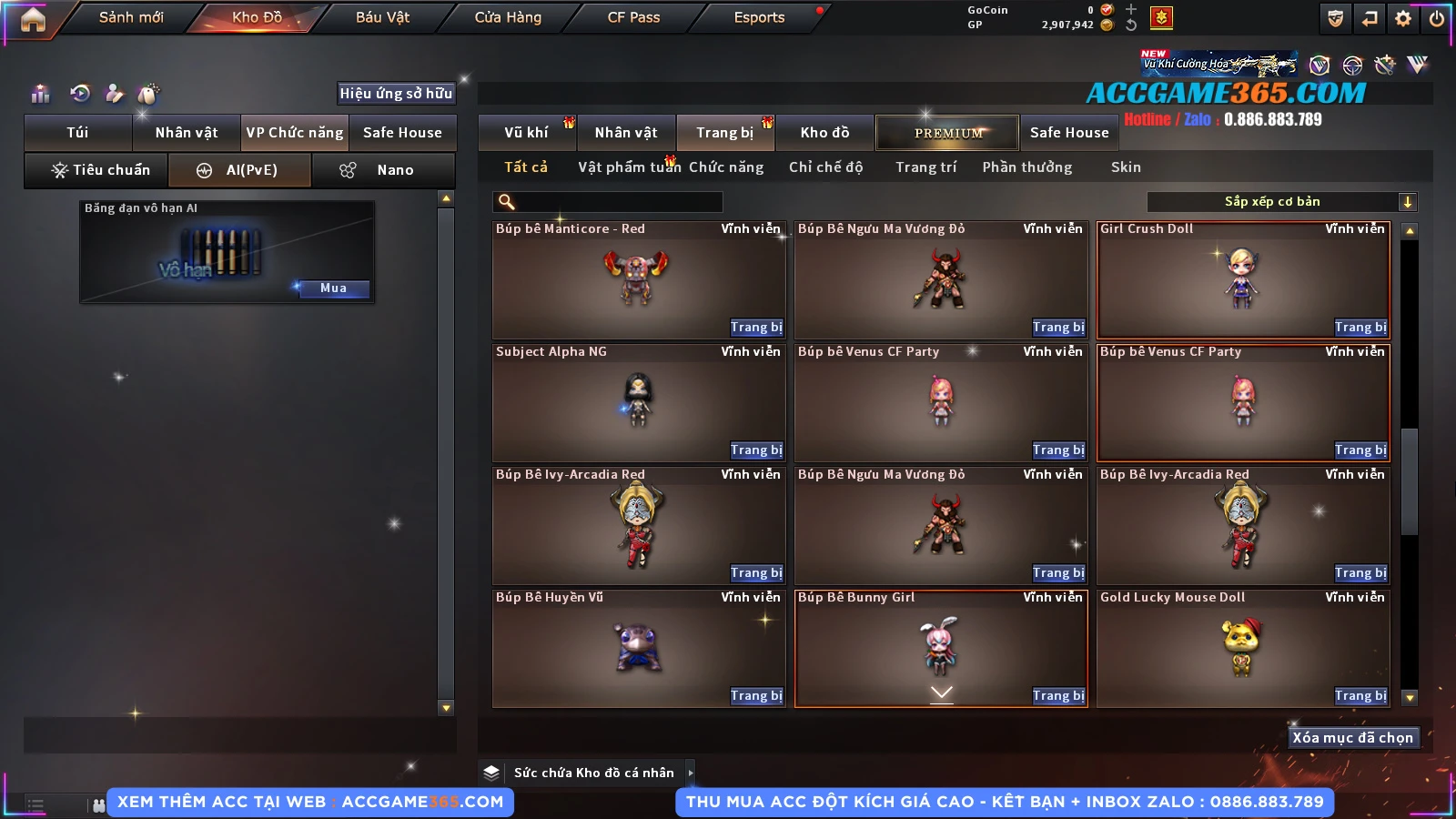Open the Cửa Hàng shop menu
The width and height of the screenshot is (1456, 819).
point(508,17)
